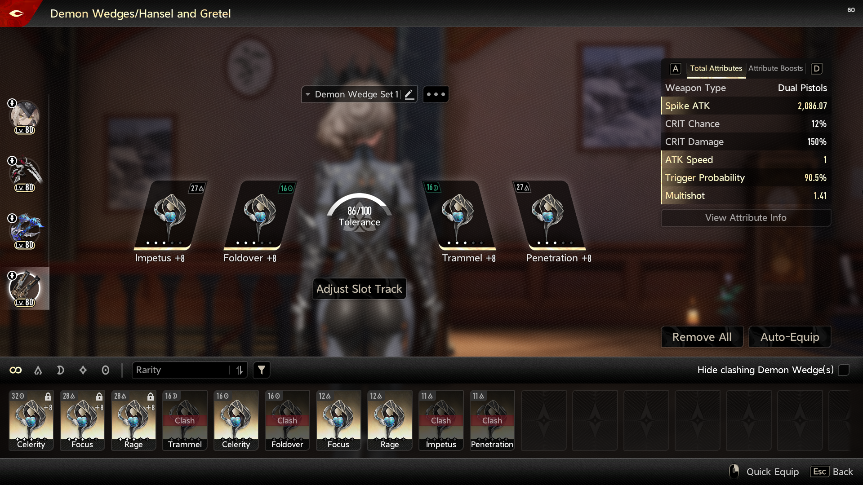Show the Total Attributes tab

click(715, 69)
